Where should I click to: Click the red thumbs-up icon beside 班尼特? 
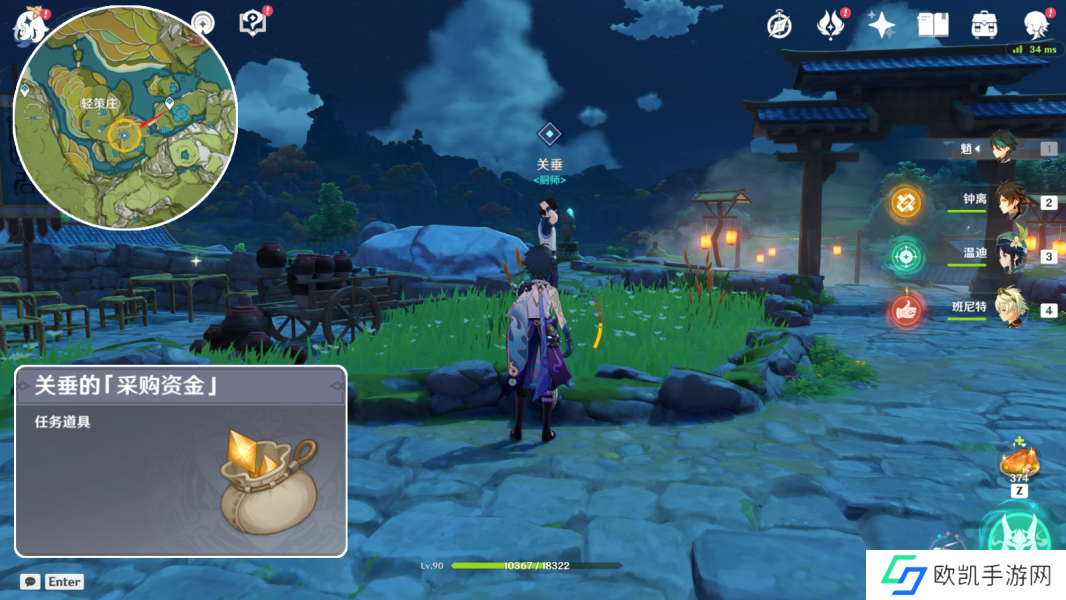(906, 311)
